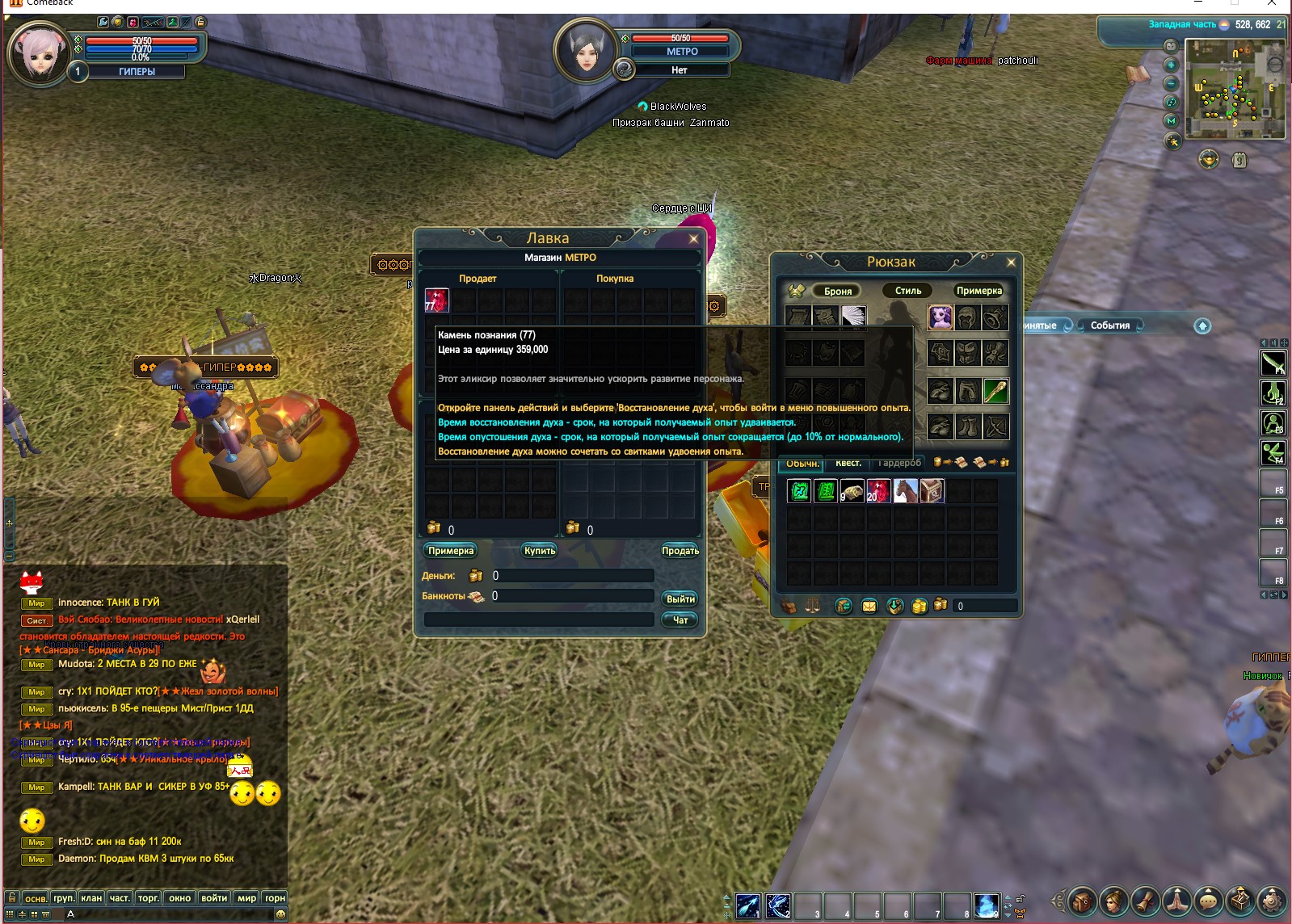Screen dimensions: 1292x924
Task: Click the envelope mail icon in backpack
Action: tap(869, 606)
